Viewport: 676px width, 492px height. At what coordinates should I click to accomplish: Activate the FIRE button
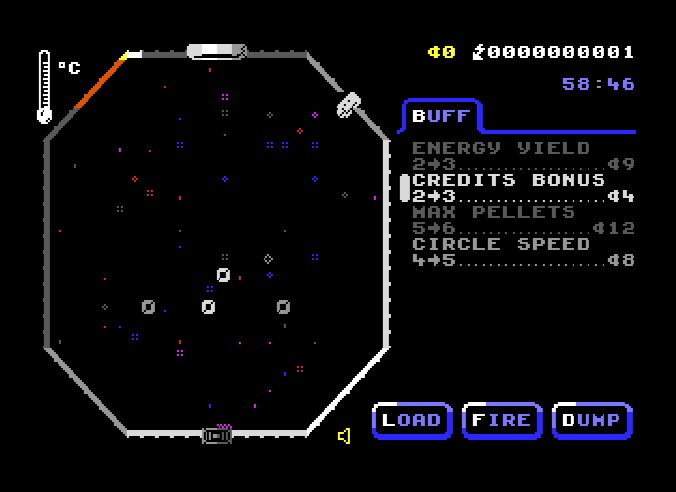pos(502,420)
